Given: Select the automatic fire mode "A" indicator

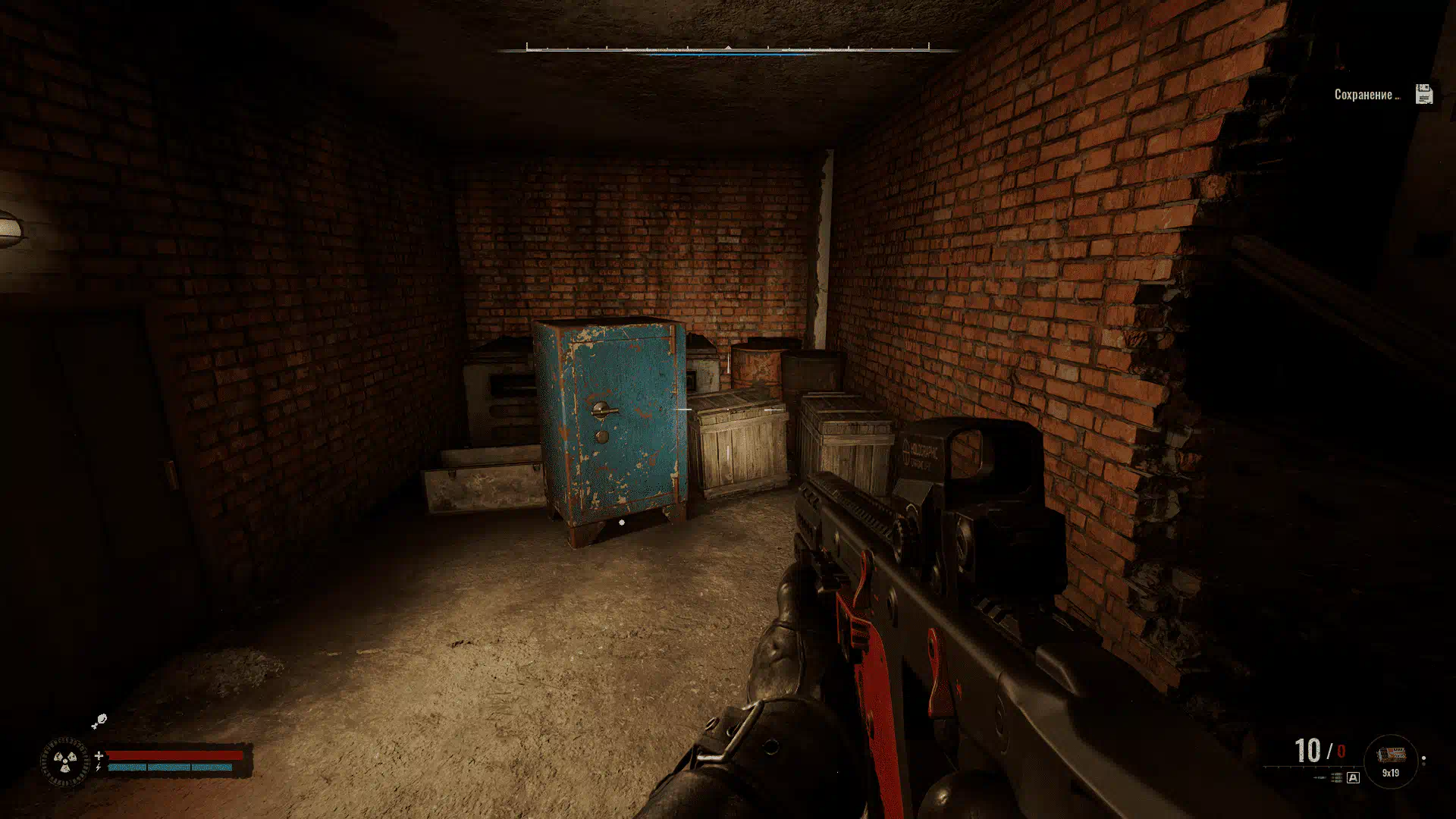Looking at the screenshot, I should [1353, 778].
